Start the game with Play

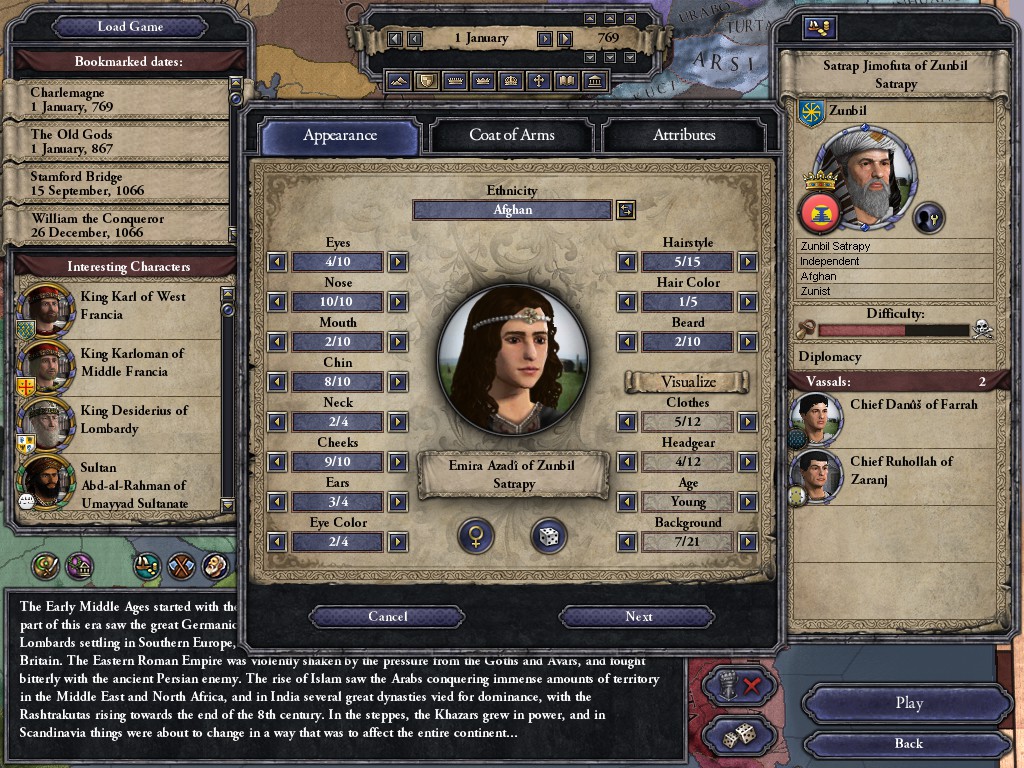908,703
